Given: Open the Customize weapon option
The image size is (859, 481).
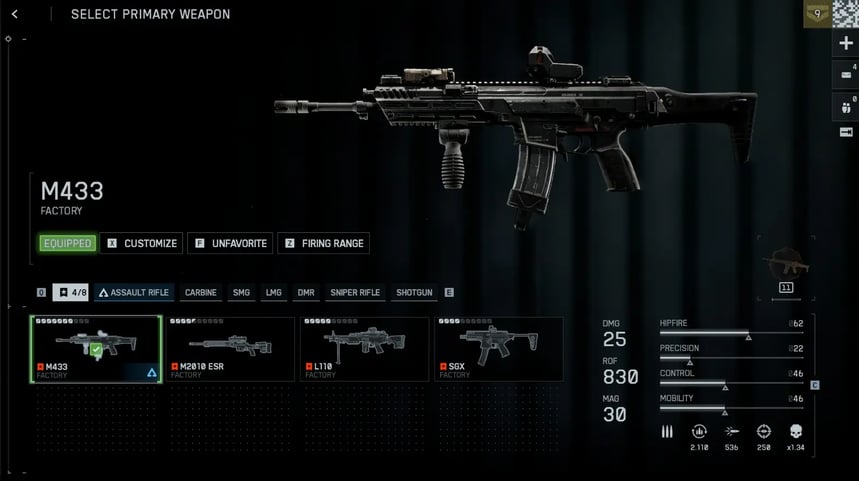Looking at the screenshot, I should 141,243.
